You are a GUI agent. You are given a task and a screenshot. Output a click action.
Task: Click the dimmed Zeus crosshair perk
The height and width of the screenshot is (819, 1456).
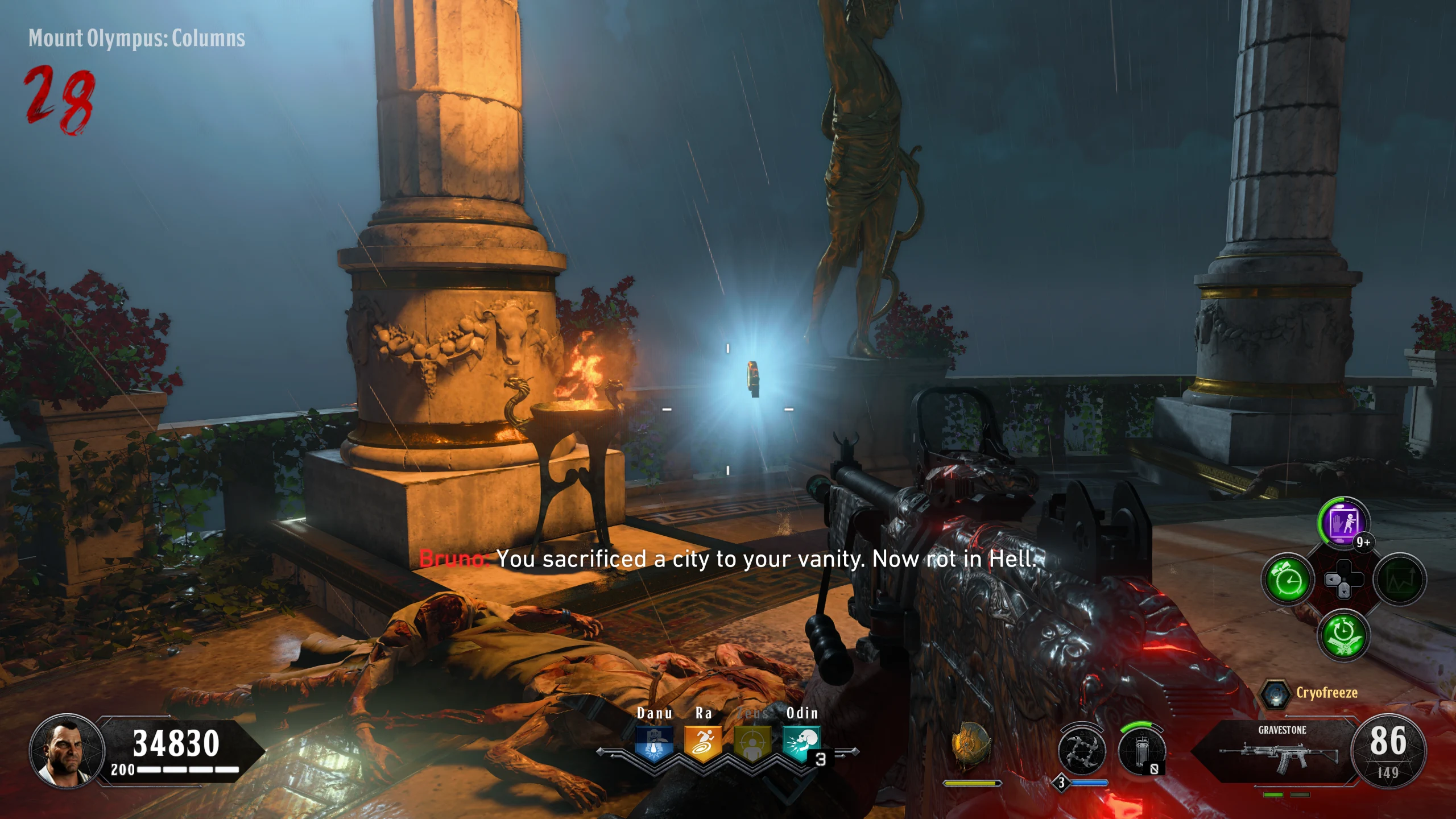click(x=752, y=743)
